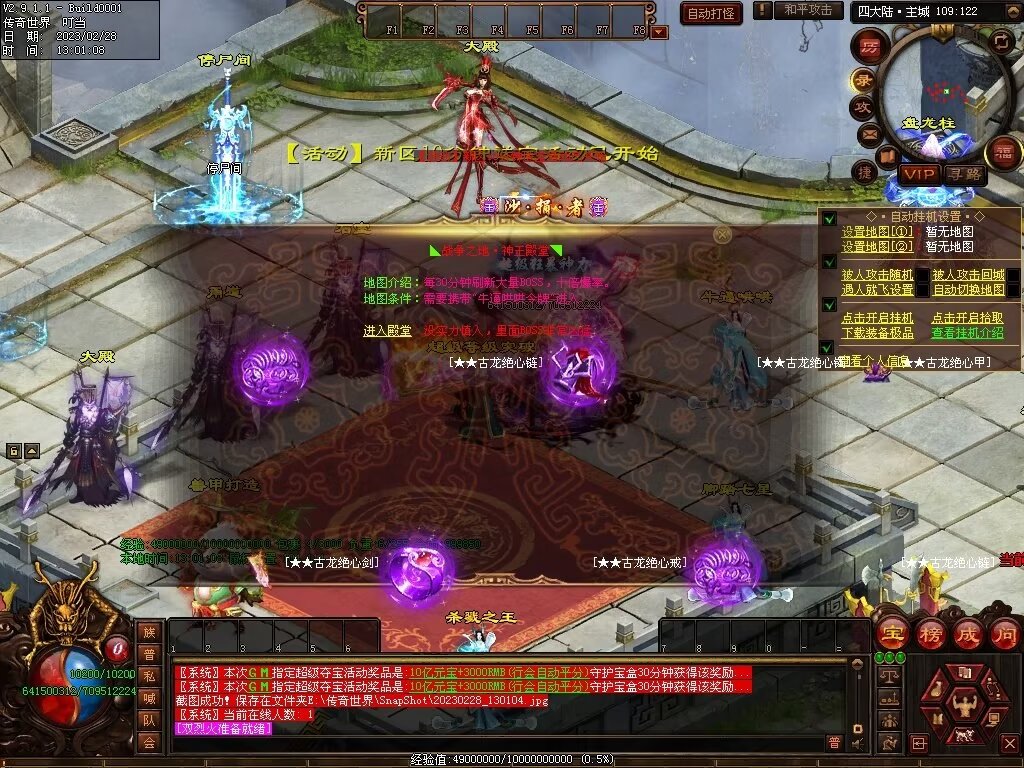Click the 进入殿堂 link in the dialog
Image resolution: width=1024 pixels, height=768 pixels.
(387, 330)
